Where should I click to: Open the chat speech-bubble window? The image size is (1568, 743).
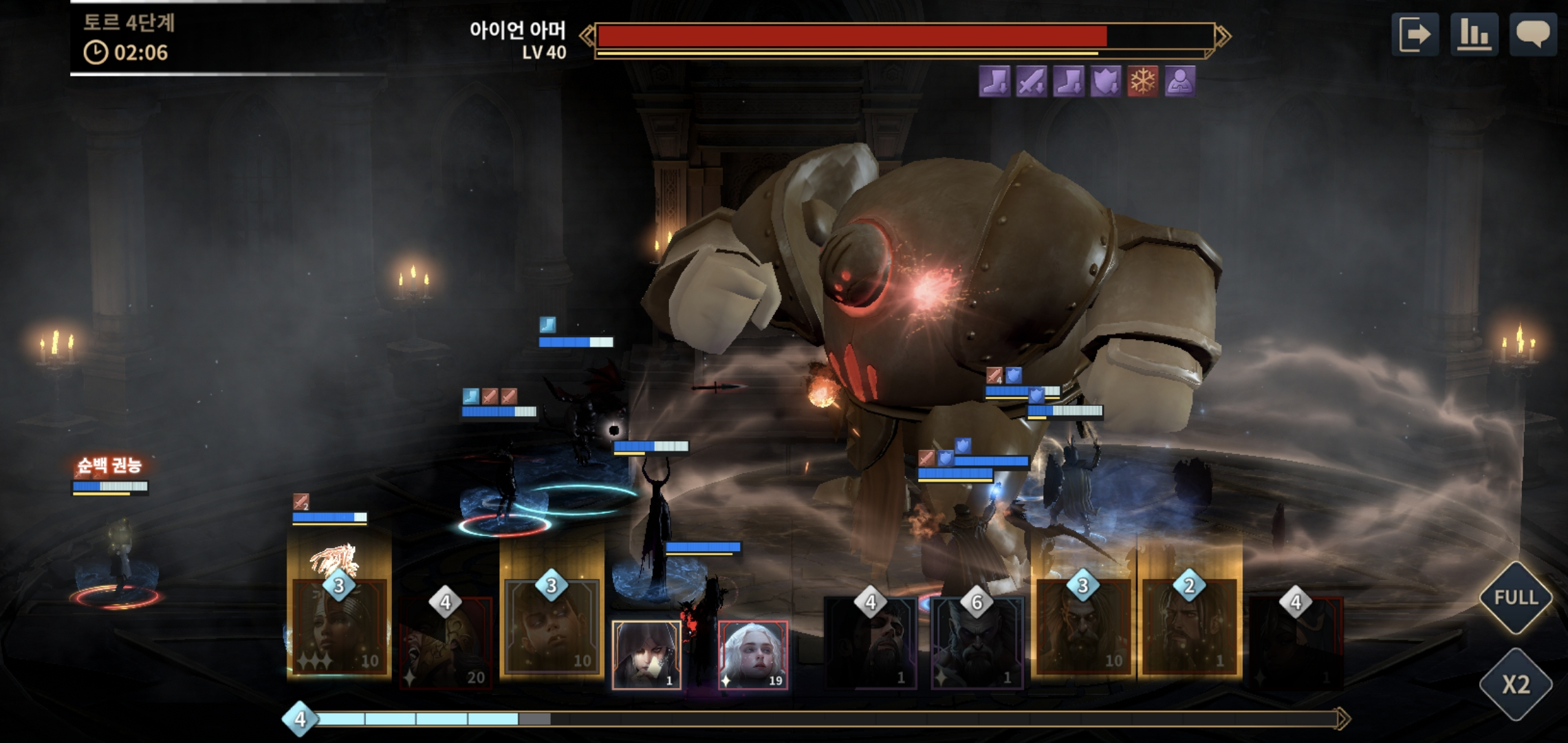[1533, 34]
